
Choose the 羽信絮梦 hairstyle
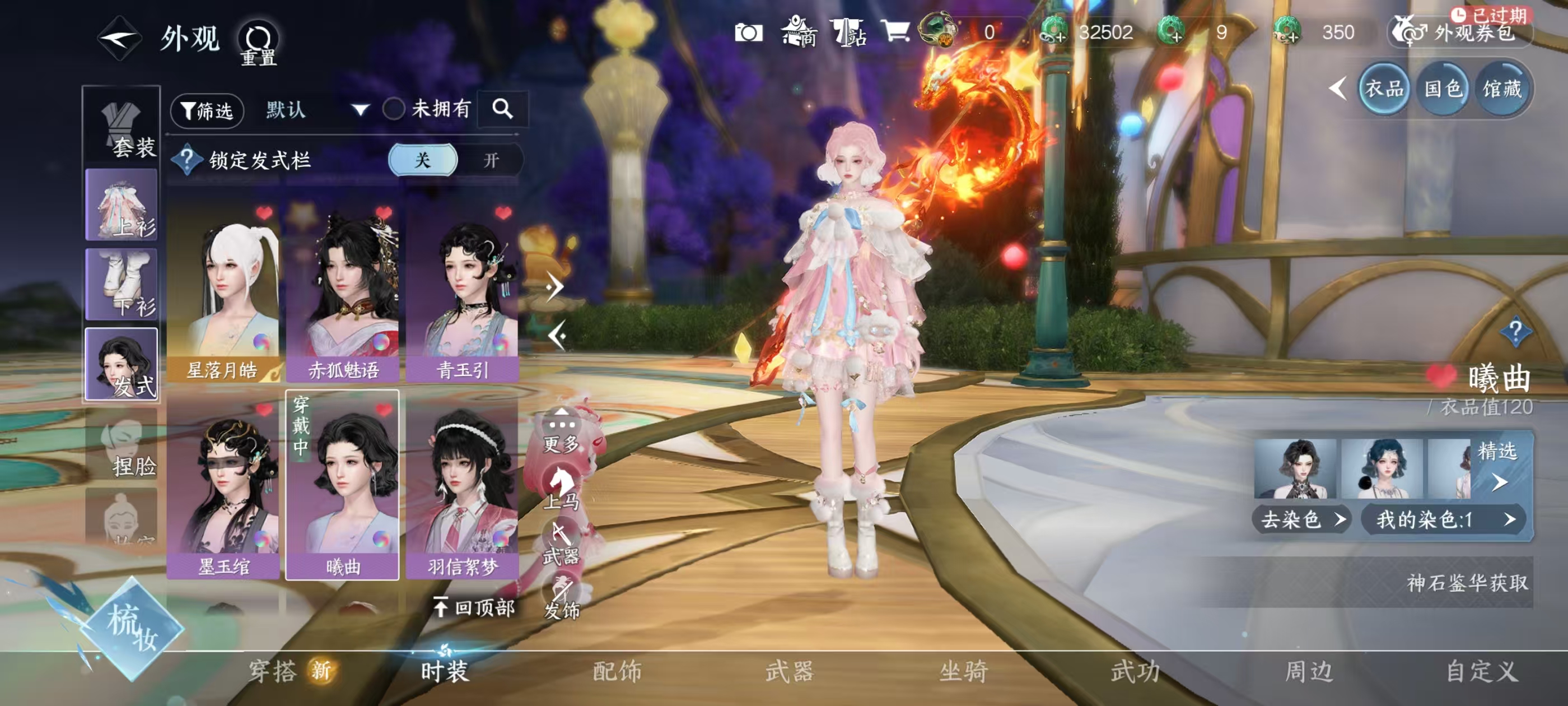coord(463,487)
